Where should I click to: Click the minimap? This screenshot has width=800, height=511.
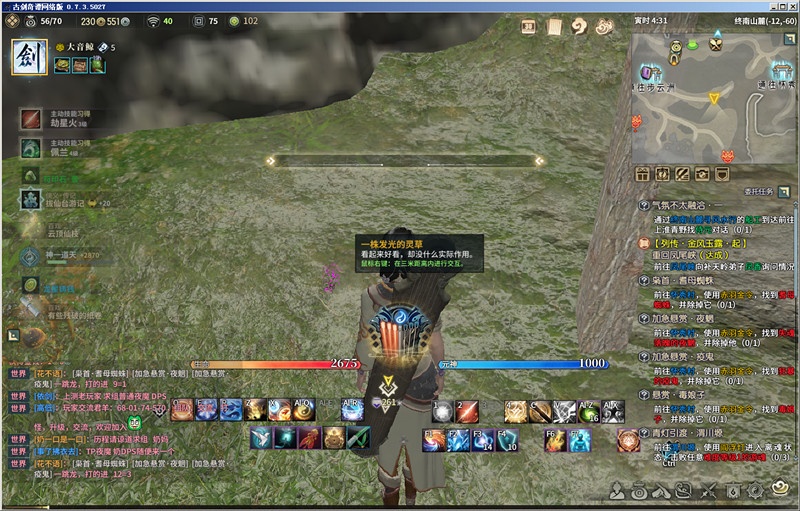point(713,95)
